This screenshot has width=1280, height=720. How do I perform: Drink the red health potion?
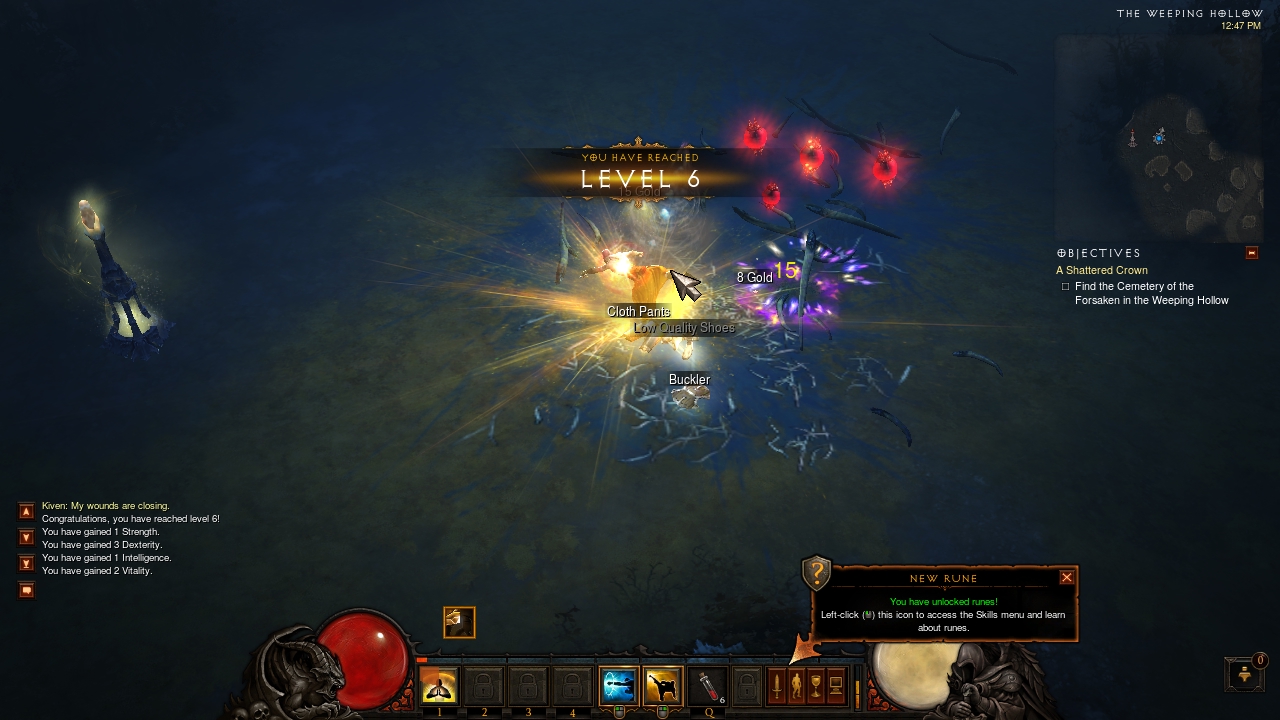(707, 686)
